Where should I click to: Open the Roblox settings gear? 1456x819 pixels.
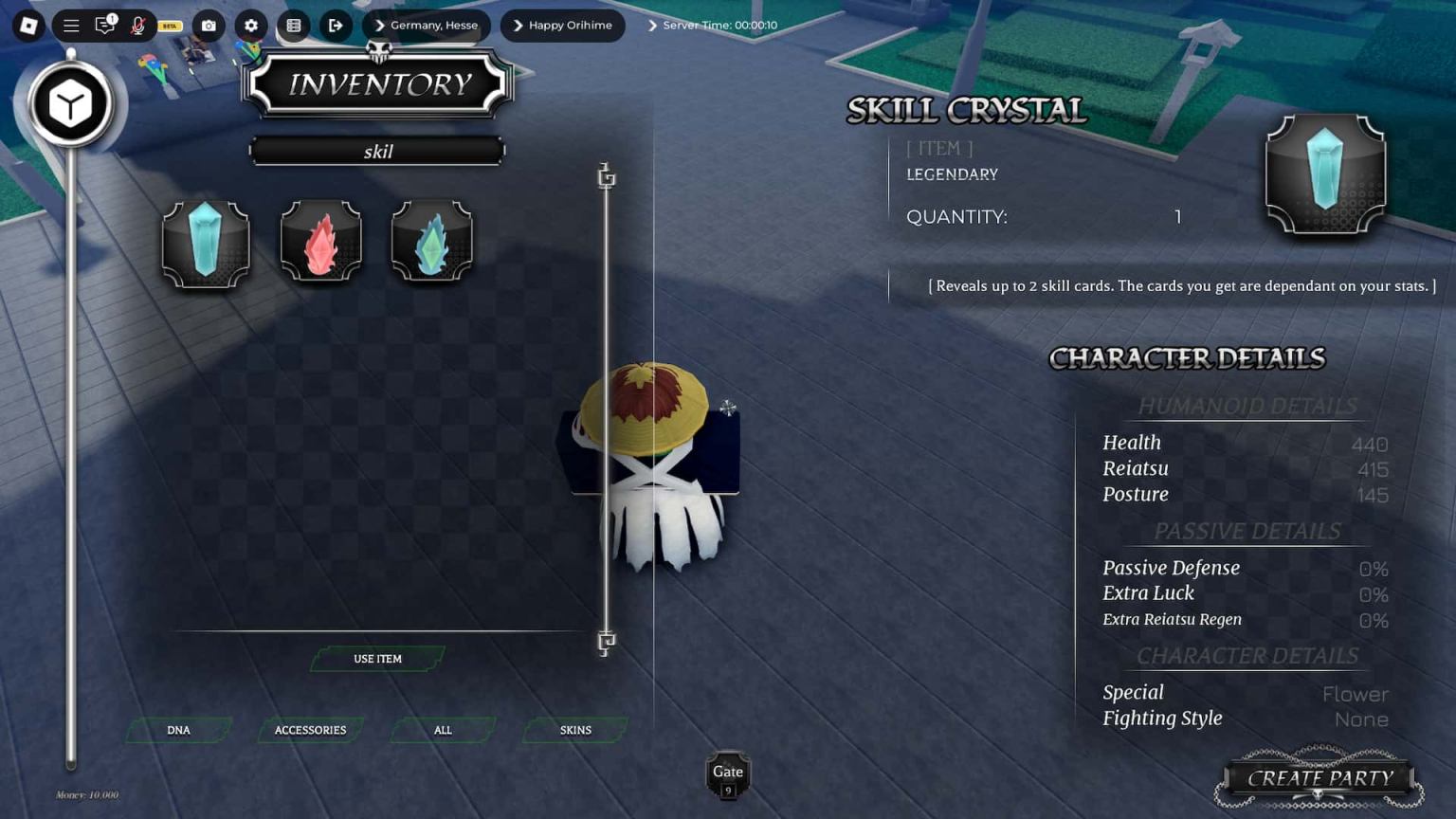click(x=249, y=26)
